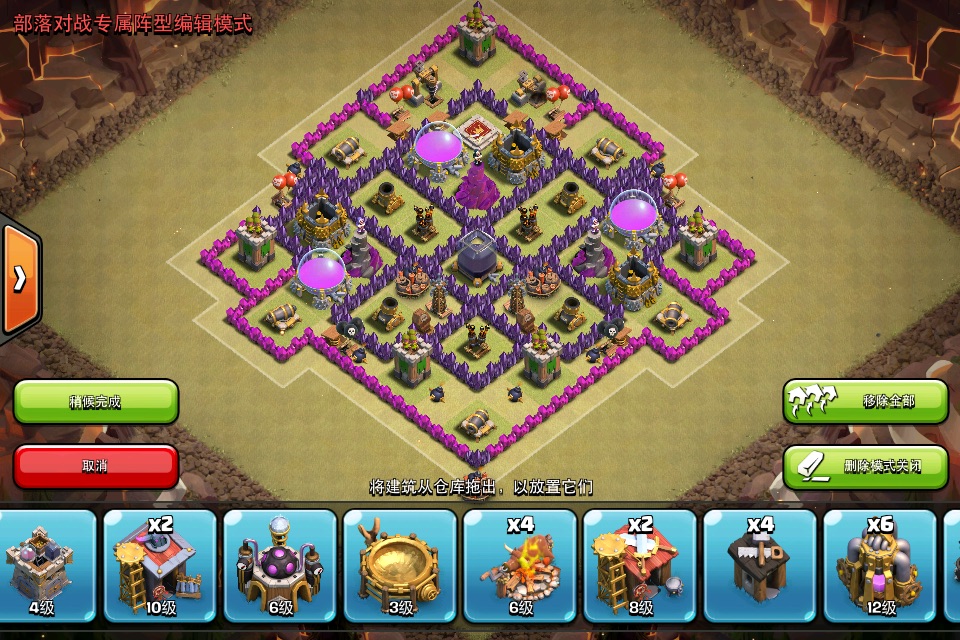Select the level 6 laboratory slot
Viewport: 960px width, 640px height.
[280, 565]
